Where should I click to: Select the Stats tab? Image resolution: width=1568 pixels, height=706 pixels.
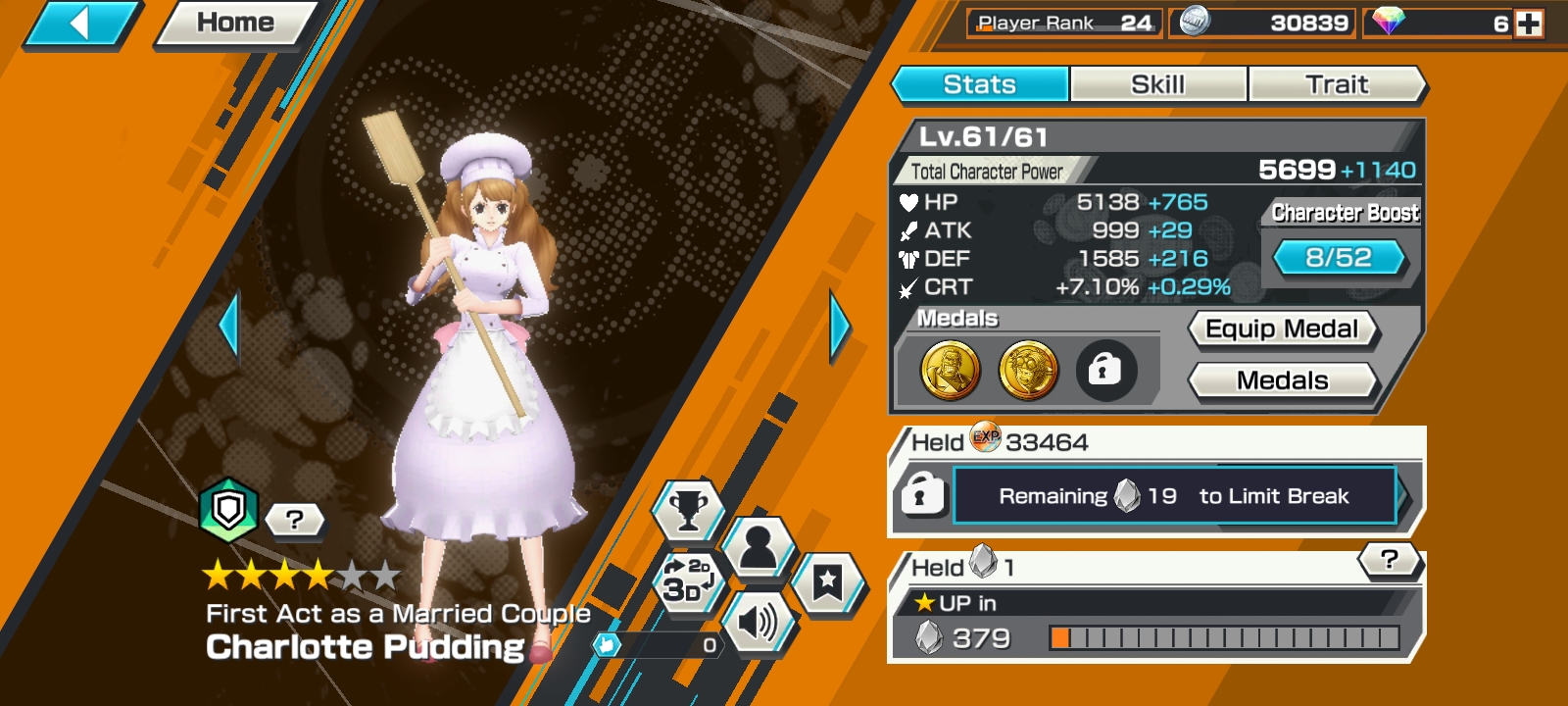point(979,84)
